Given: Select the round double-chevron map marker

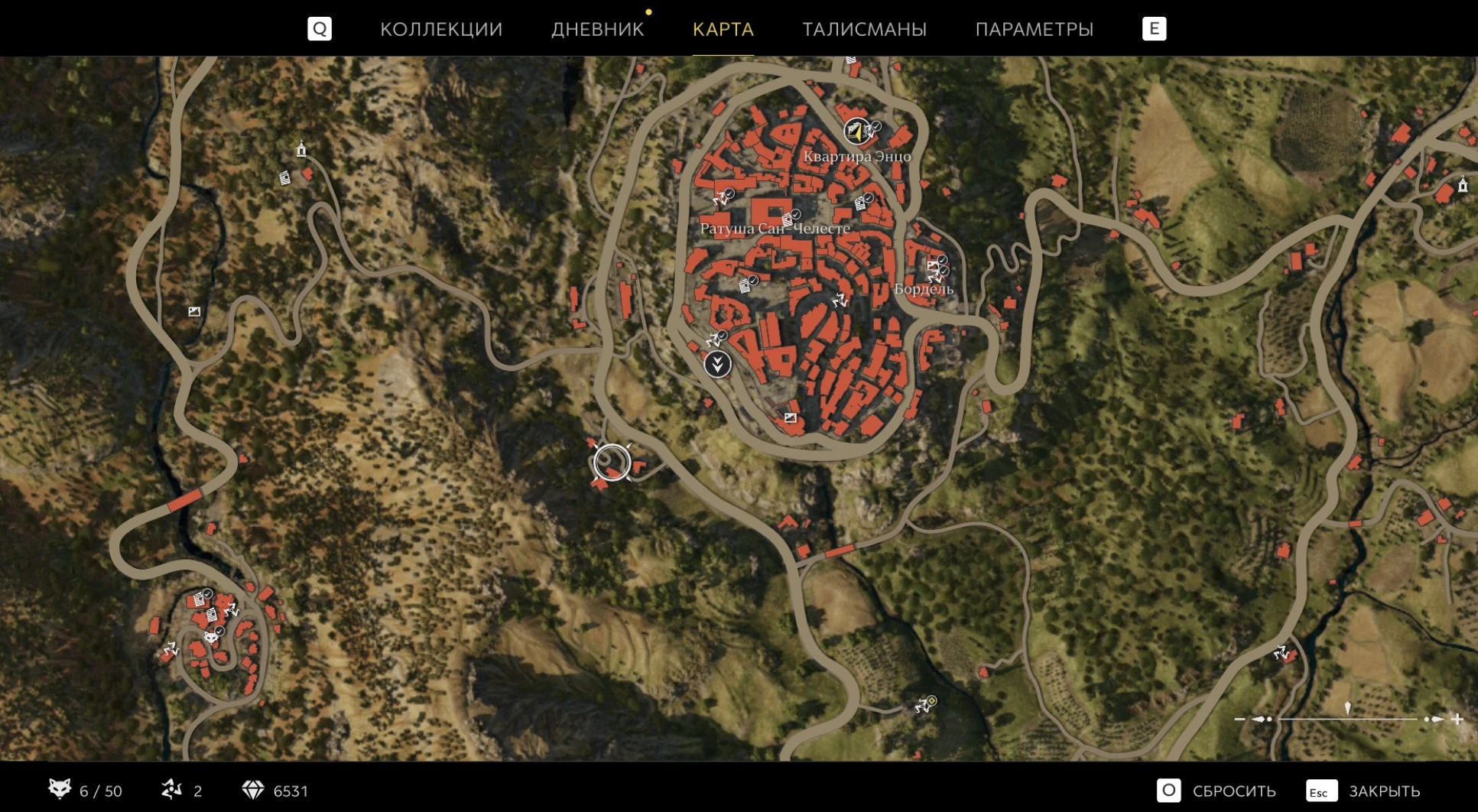Looking at the screenshot, I should [x=717, y=364].
